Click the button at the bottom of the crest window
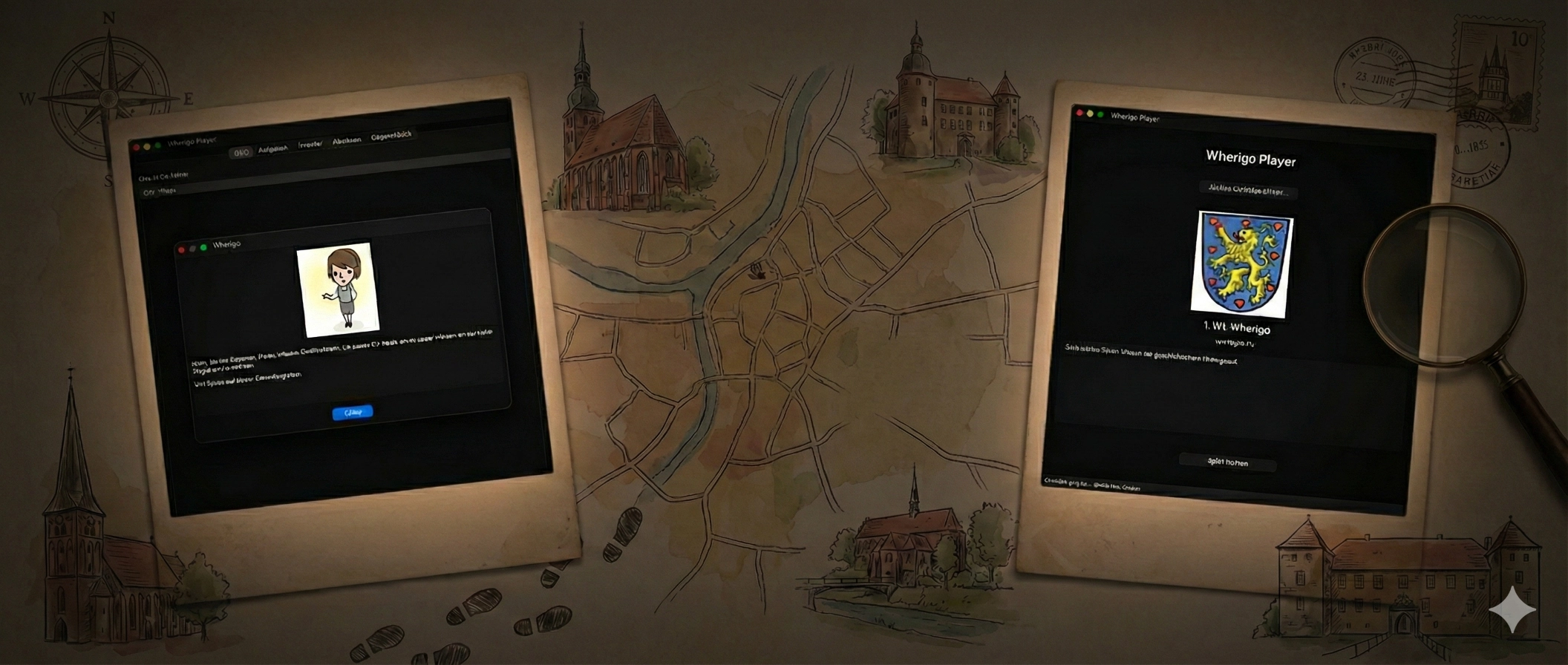This screenshot has height=665, width=1568. 1227,462
